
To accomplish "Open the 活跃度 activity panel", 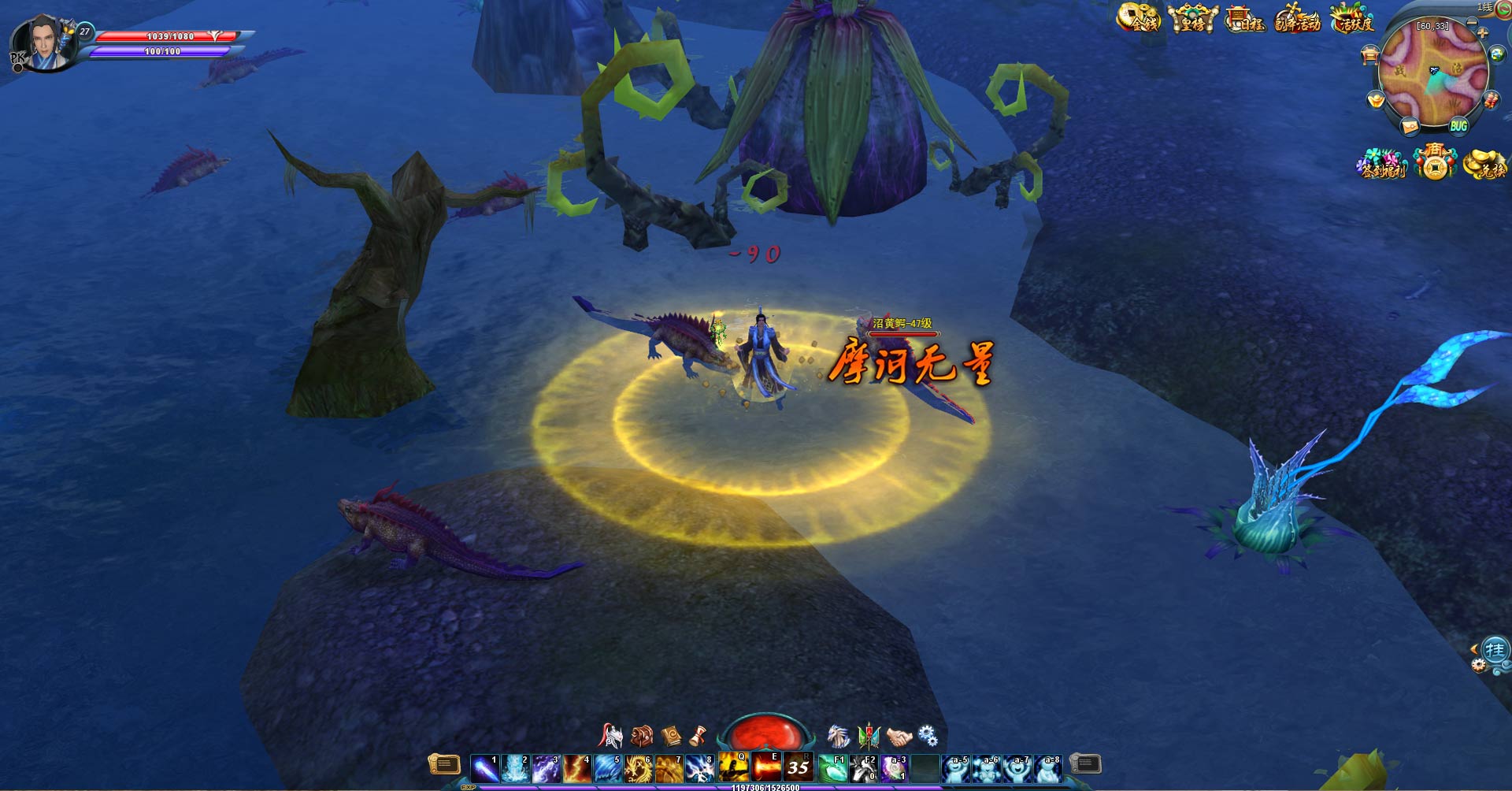I will (1351, 19).
